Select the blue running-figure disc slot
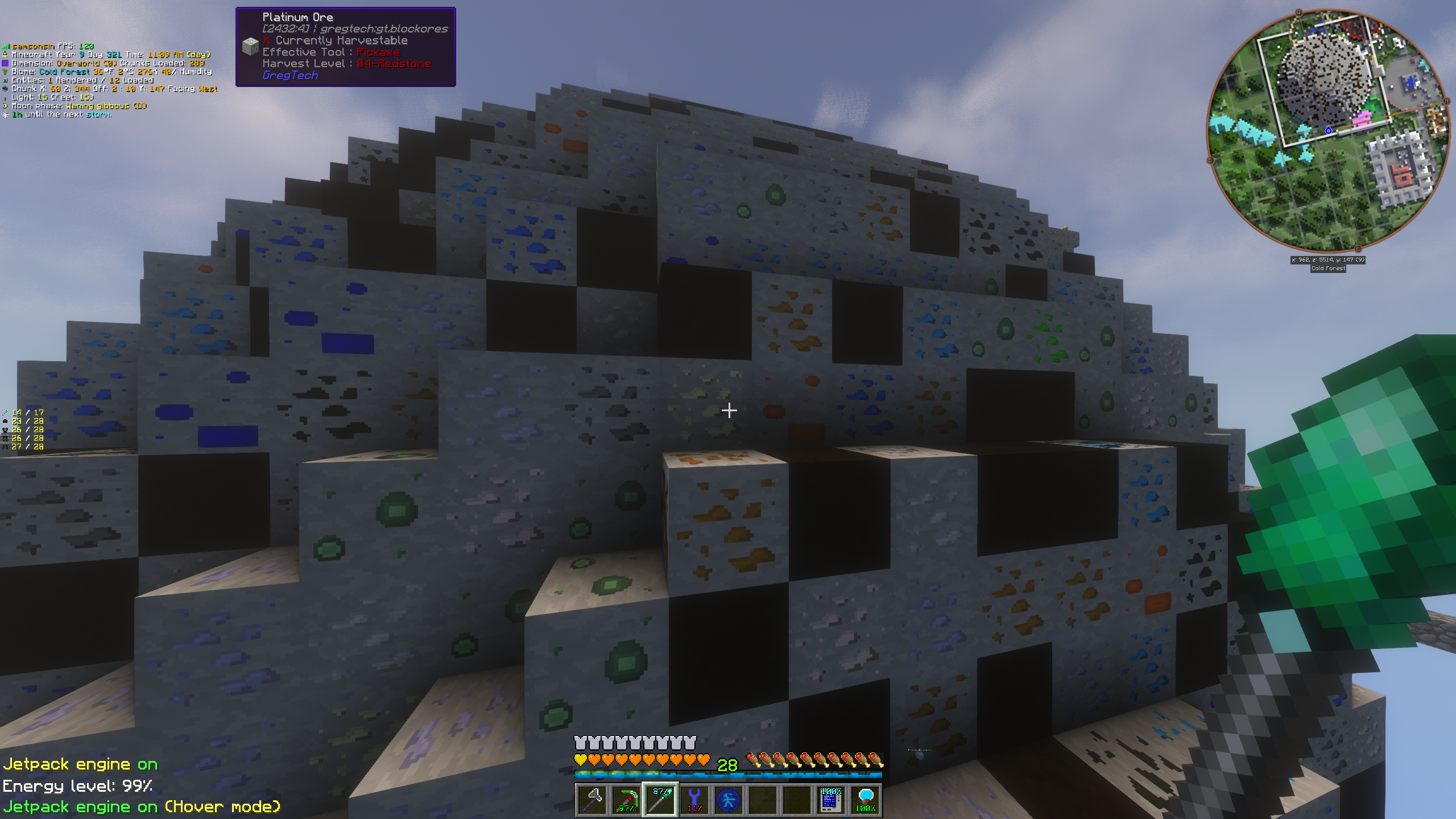This screenshot has height=819, width=1456. [x=729, y=800]
